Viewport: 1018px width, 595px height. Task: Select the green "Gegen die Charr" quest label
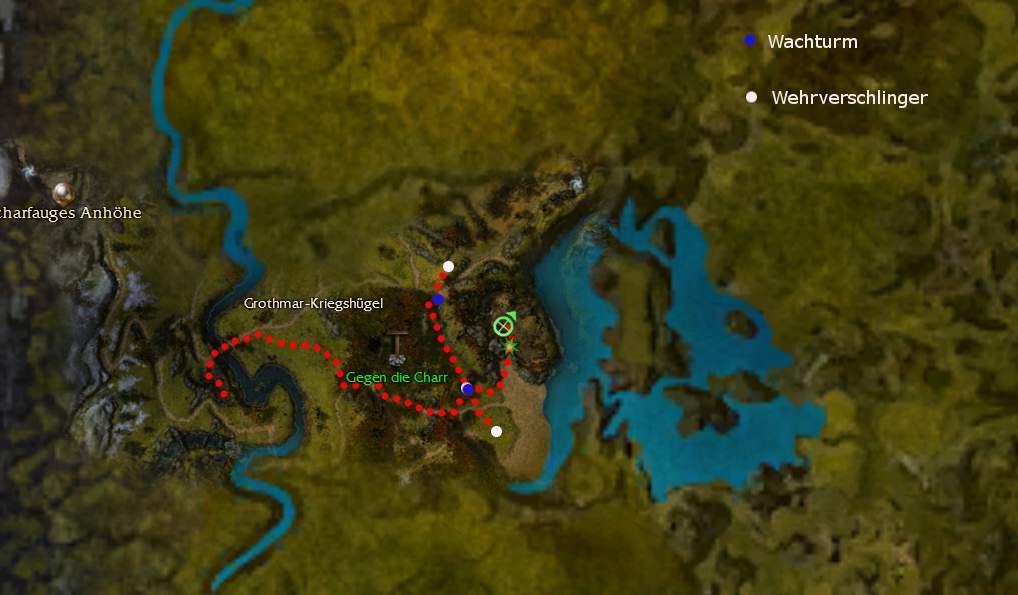(x=397, y=378)
